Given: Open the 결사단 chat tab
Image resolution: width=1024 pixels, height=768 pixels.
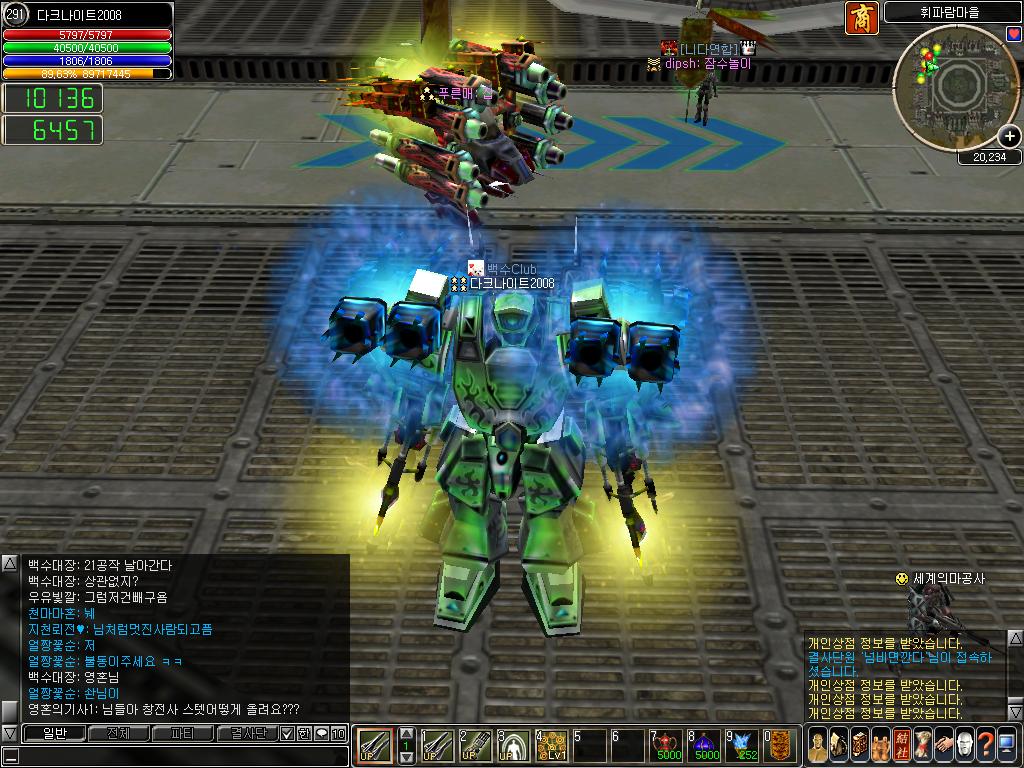Looking at the screenshot, I should 247,734.
